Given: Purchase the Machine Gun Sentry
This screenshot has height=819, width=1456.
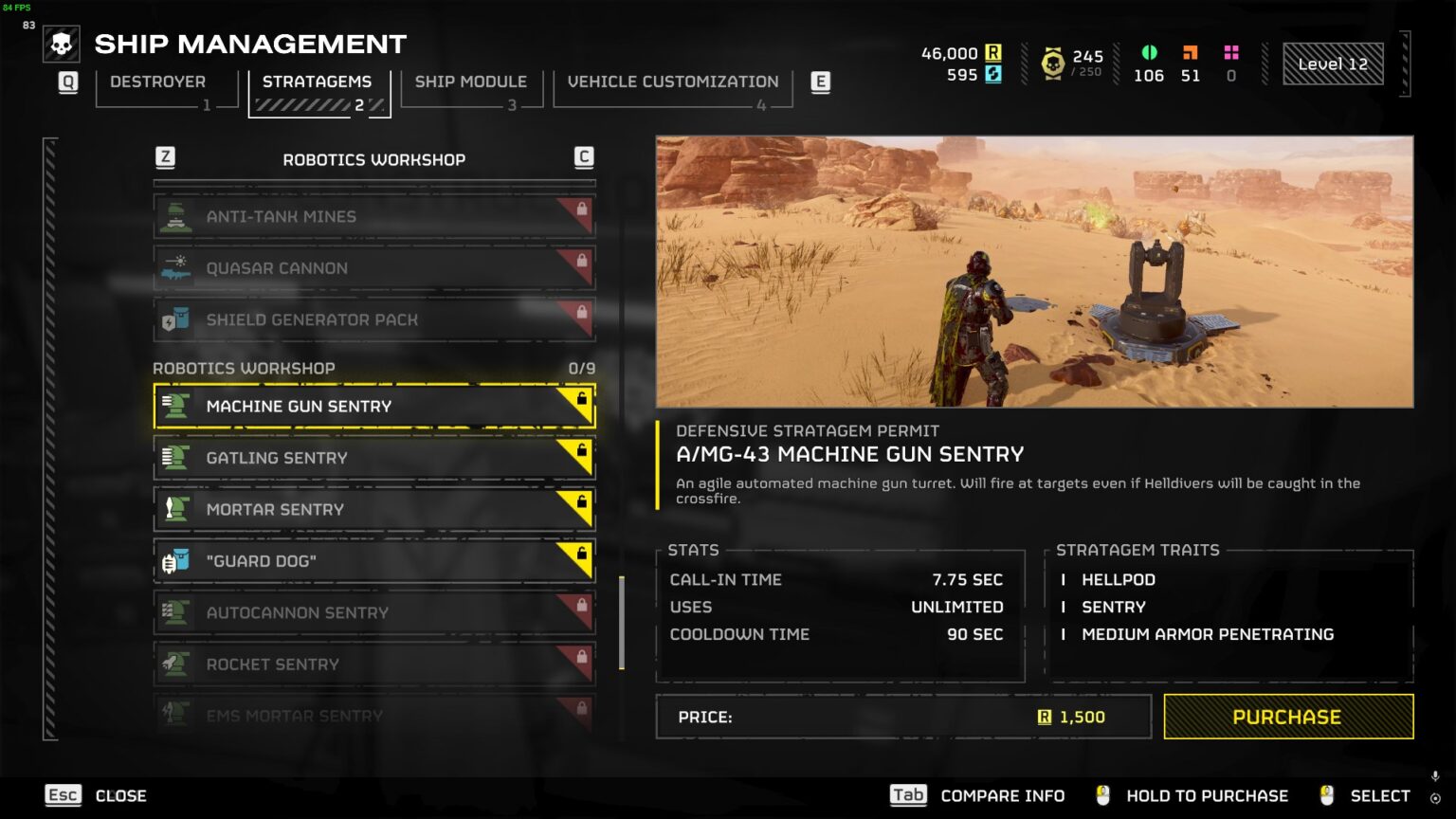Looking at the screenshot, I should [1288, 717].
